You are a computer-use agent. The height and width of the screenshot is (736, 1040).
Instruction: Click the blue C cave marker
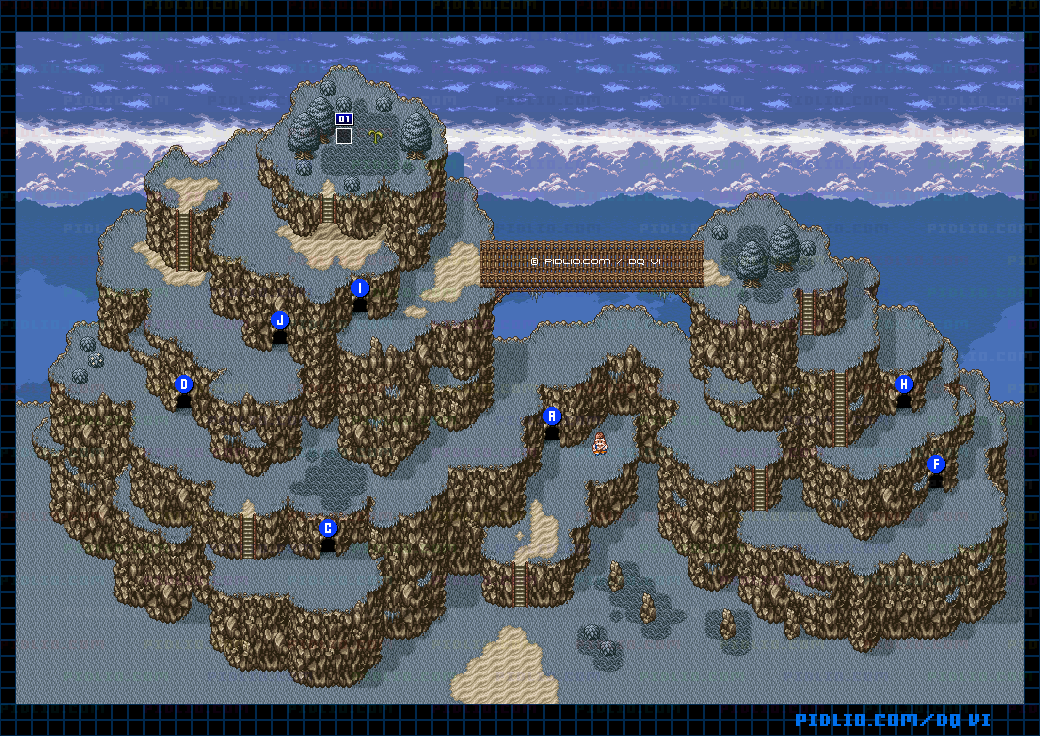click(x=327, y=528)
